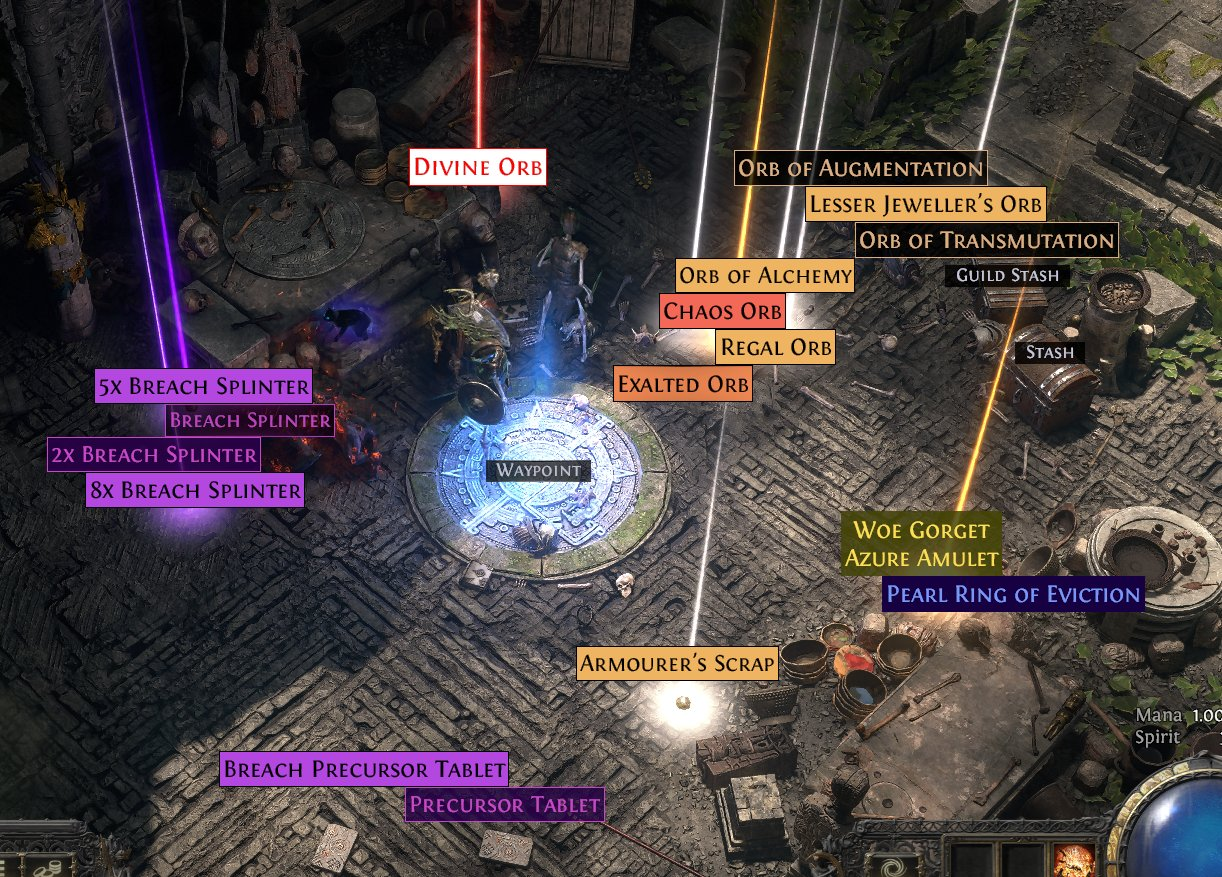Viewport: 1222px width, 877px height.
Task: Click the Orb of Transmutation label
Action: pos(986,241)
